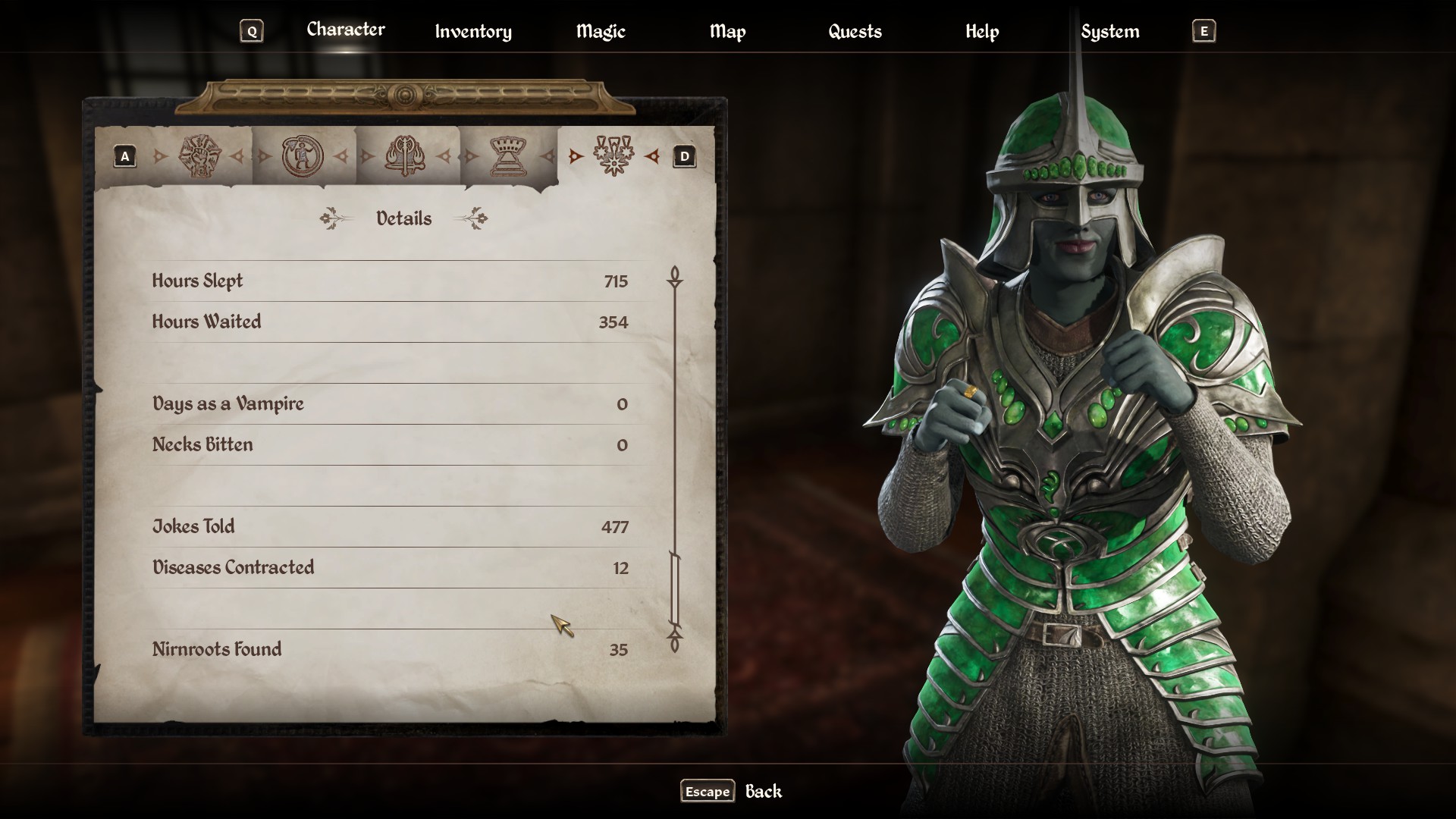Select the flower emblem Details sub-tab

pos(613,156)
